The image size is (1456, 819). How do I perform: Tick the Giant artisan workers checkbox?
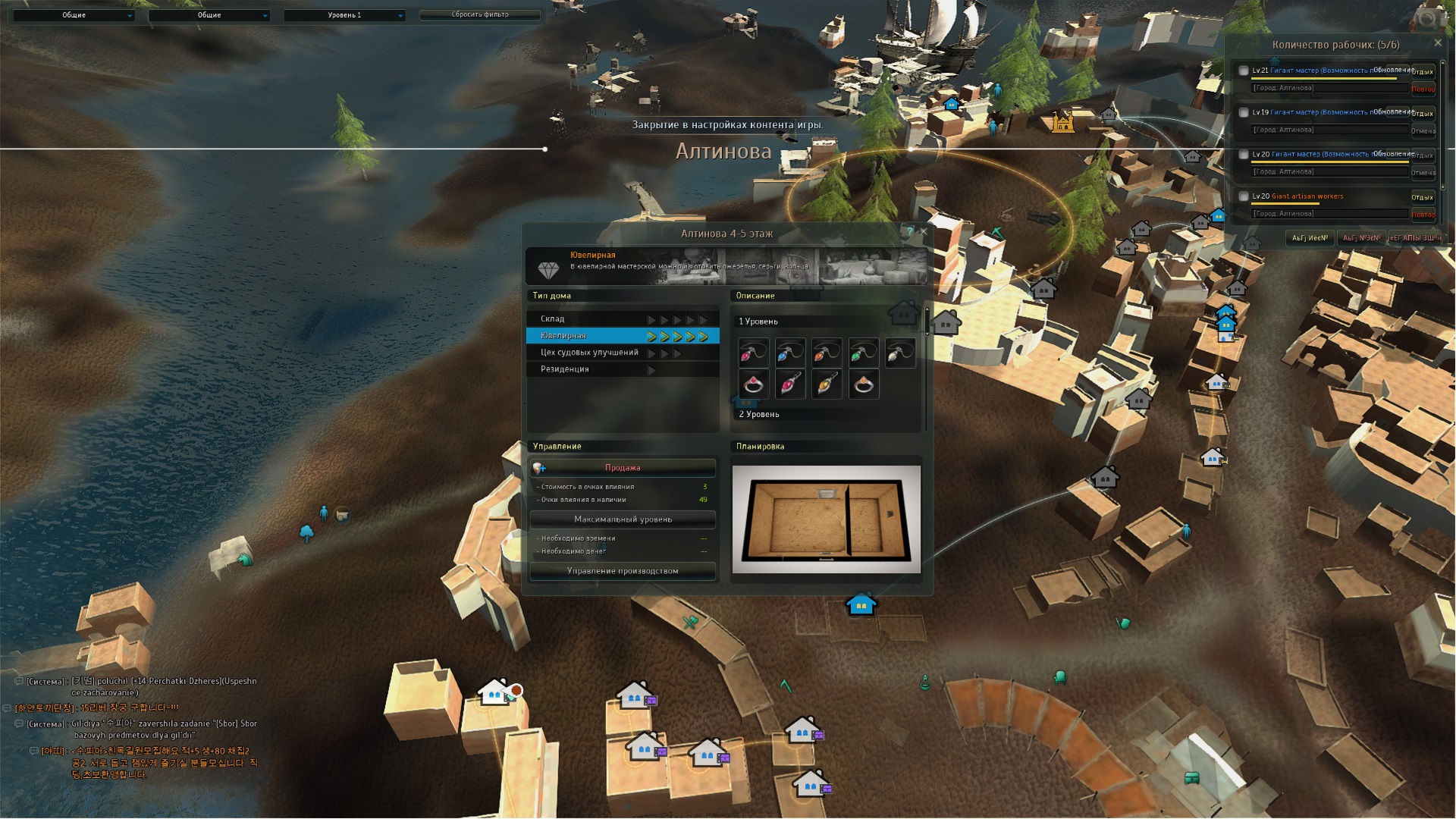[x=1244, y=196]
